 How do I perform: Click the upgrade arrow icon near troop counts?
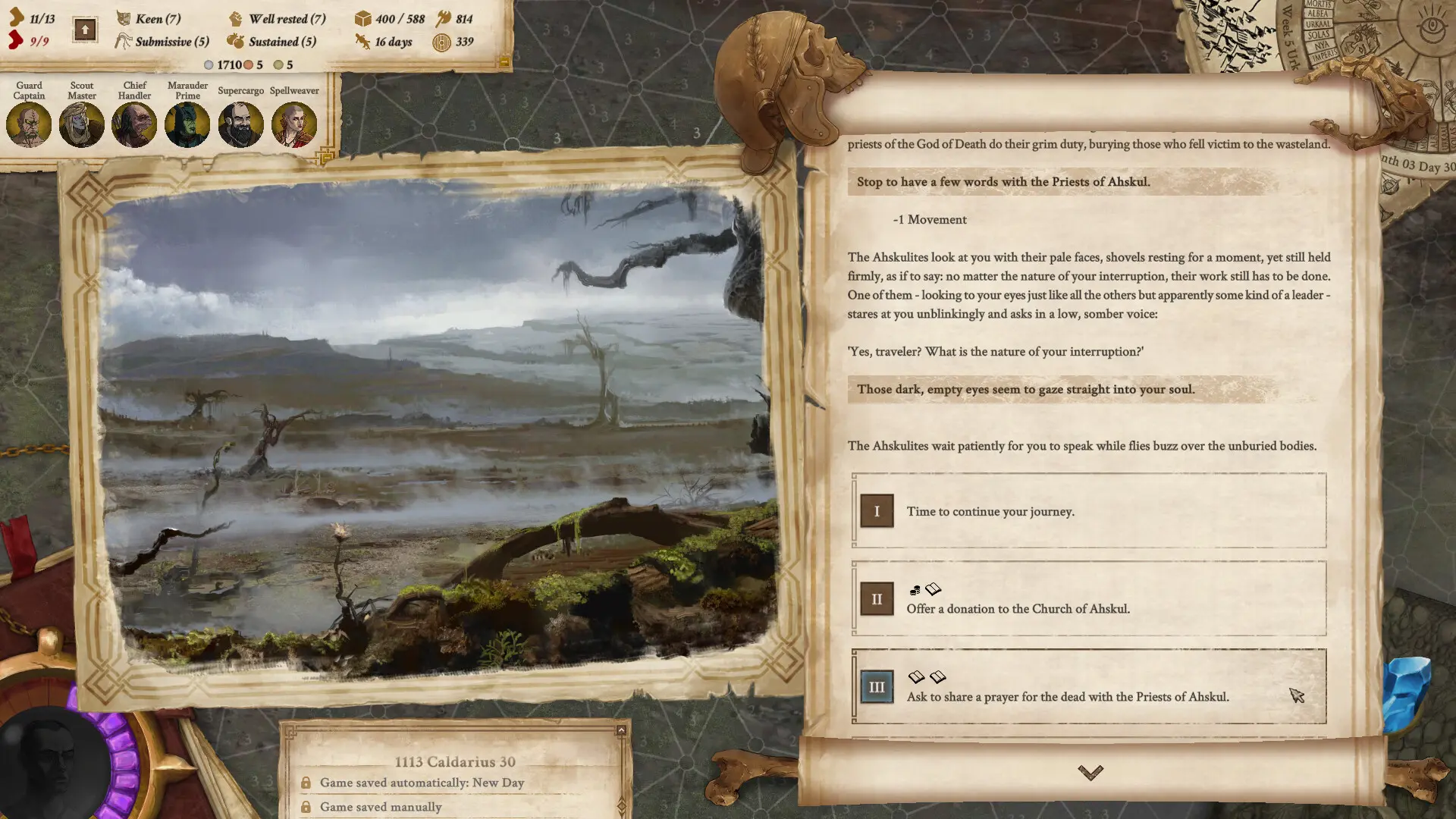click(x=84, y=29)
